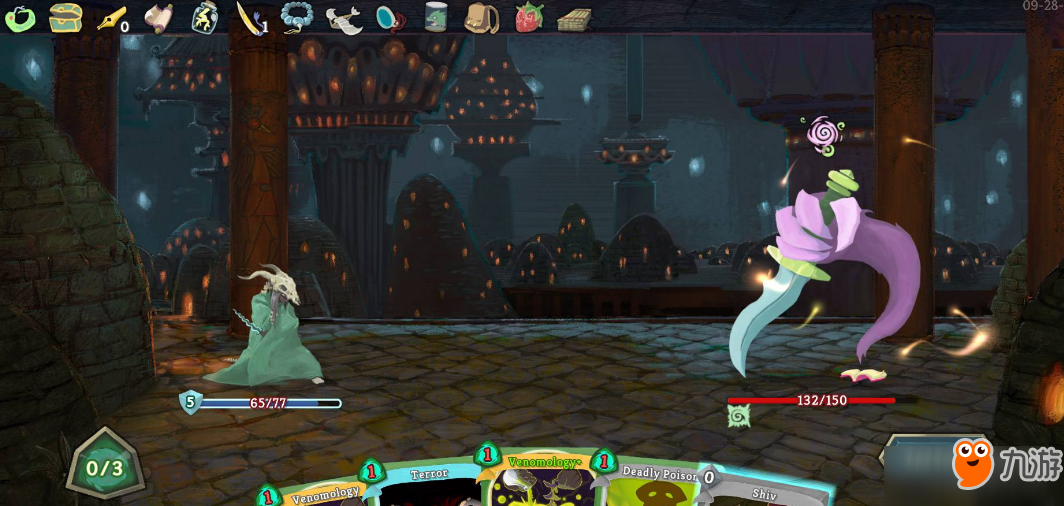
Task: Inspect the feather quill relic
Action: (249, 17)
